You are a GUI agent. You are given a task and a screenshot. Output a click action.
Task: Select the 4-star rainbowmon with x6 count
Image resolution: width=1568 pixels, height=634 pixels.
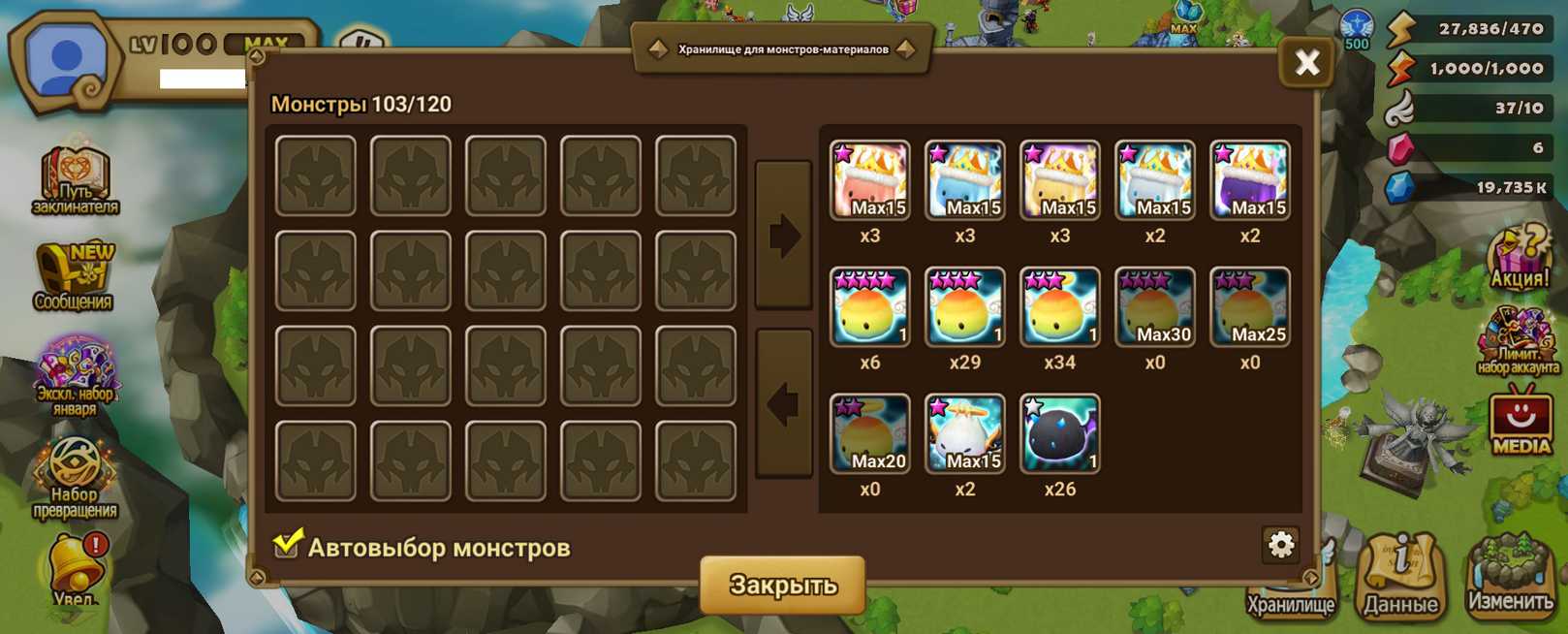869,307
